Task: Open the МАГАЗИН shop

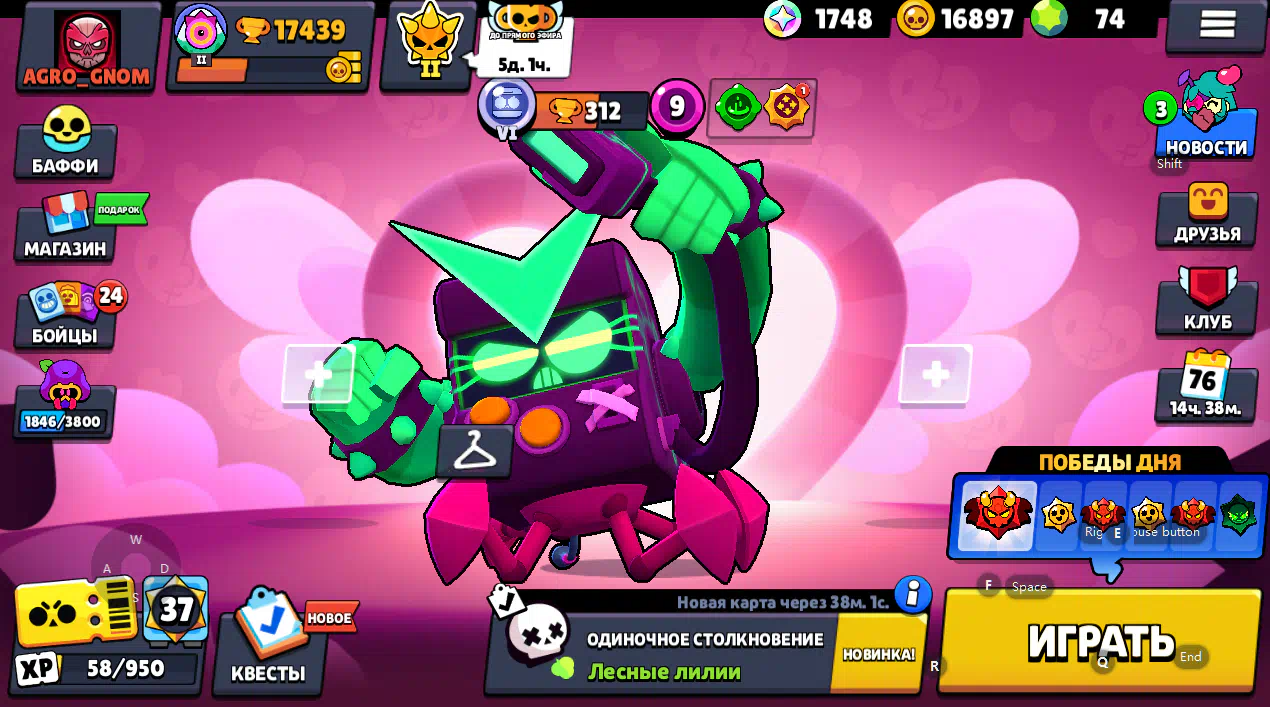Action: point(66,228)
